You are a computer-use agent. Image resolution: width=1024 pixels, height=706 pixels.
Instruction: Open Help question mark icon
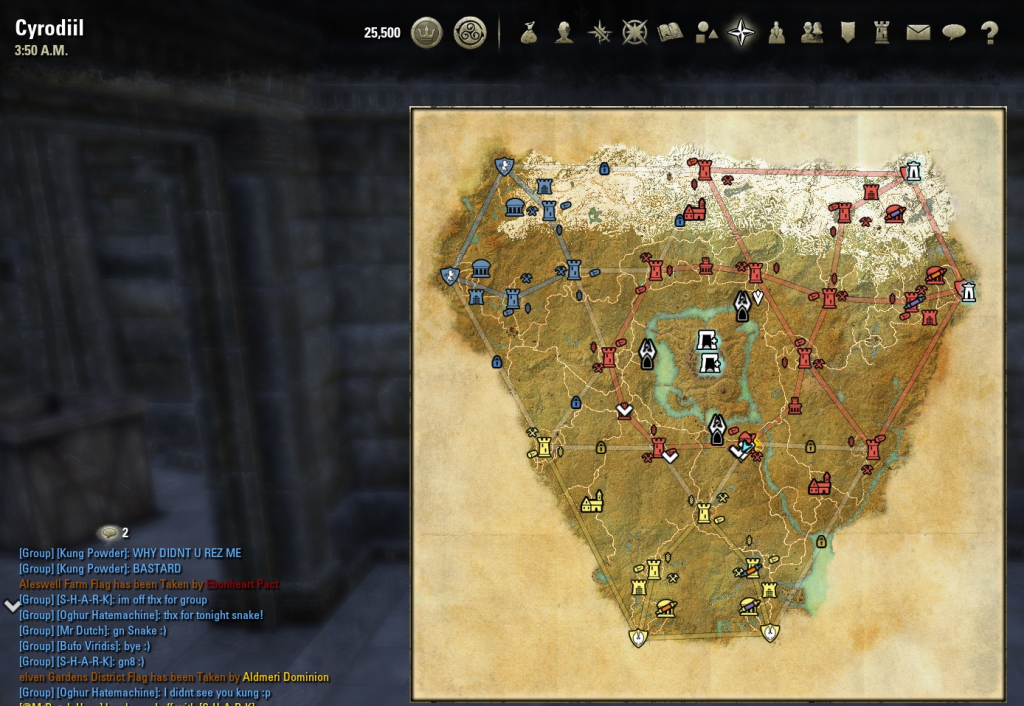click(990, 33)
